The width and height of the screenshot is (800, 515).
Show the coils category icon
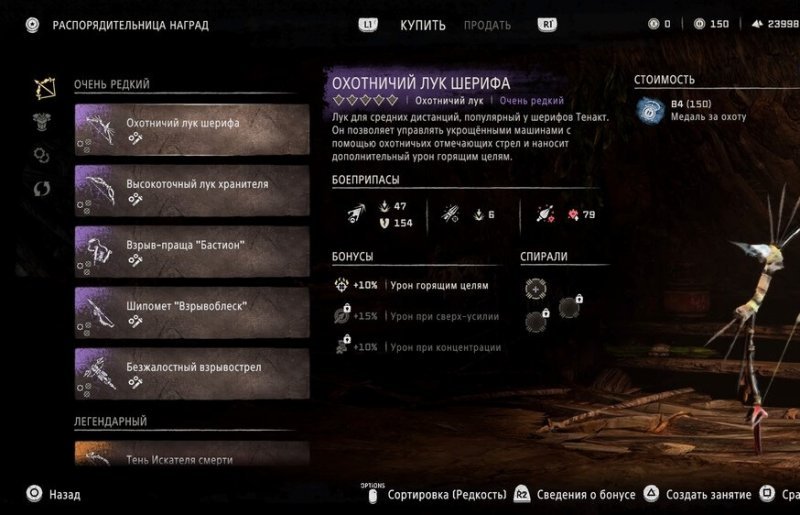[x=43, y=155]
